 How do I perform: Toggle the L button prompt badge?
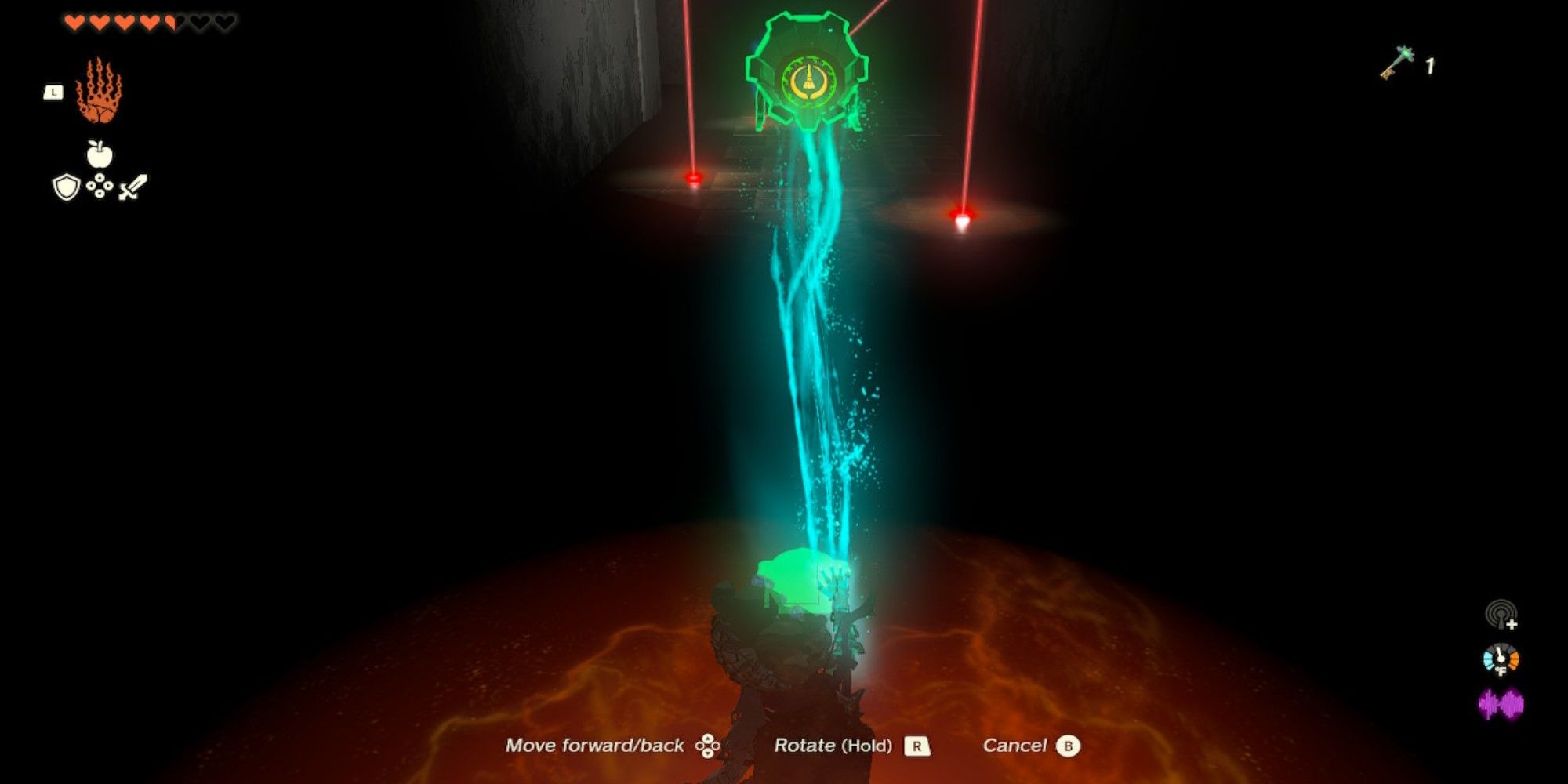(53, 92)
